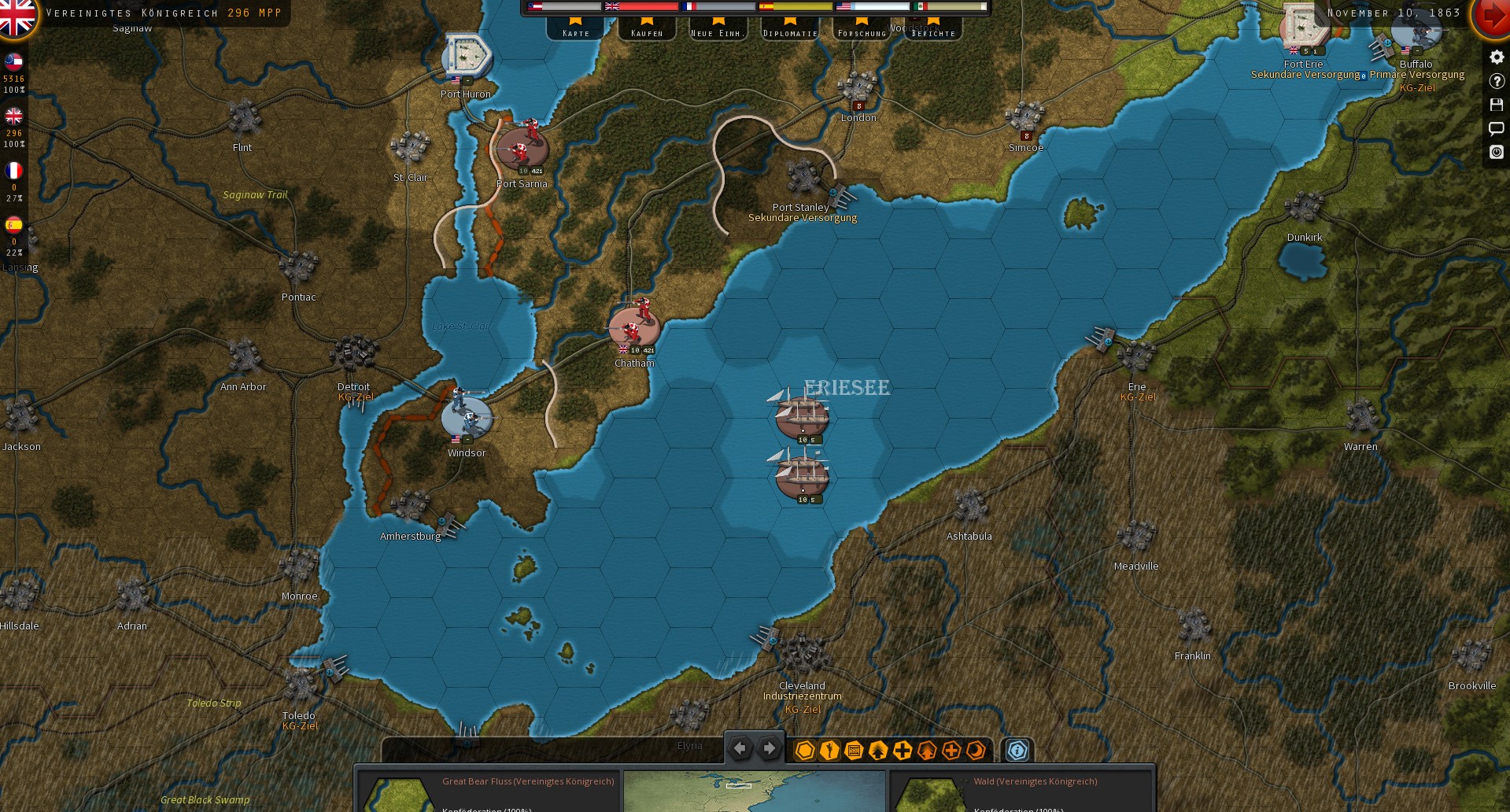Open the chat speech-bubble icon

tap(1497, 128)
